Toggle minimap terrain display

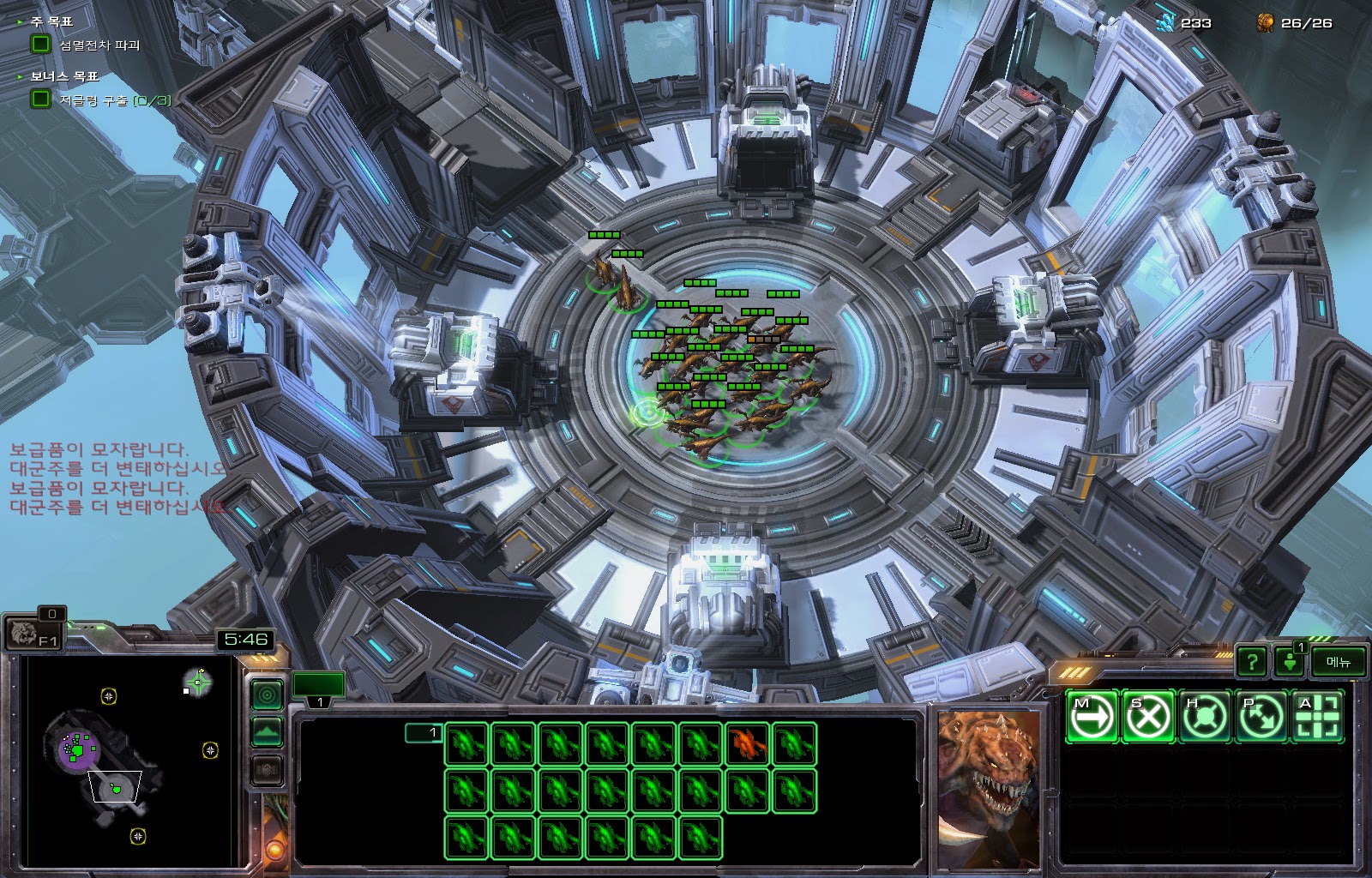(267, 732)
